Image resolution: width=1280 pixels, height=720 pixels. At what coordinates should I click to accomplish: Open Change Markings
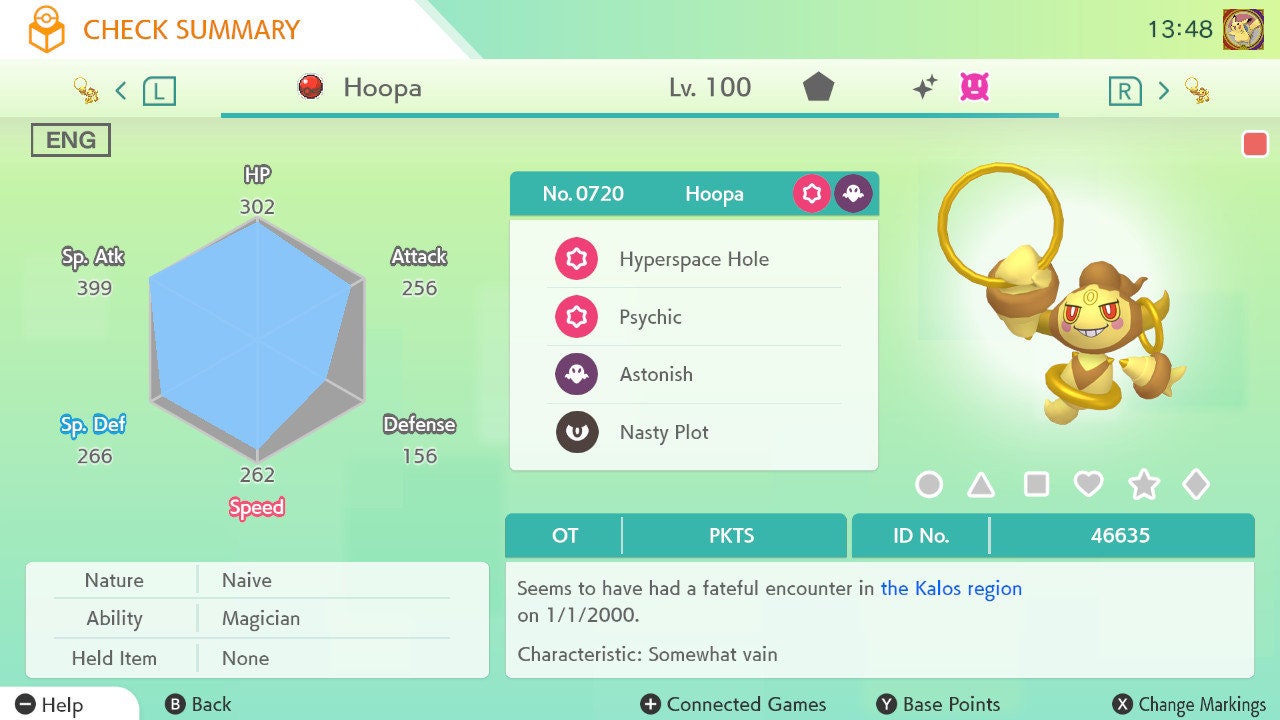point(1189,704)
